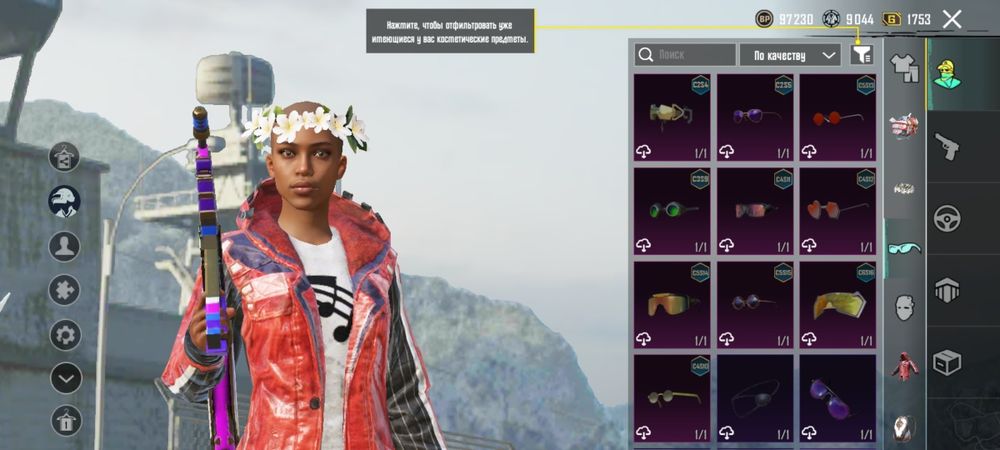Switch to the weapon skins tab

tap(947, 147)
